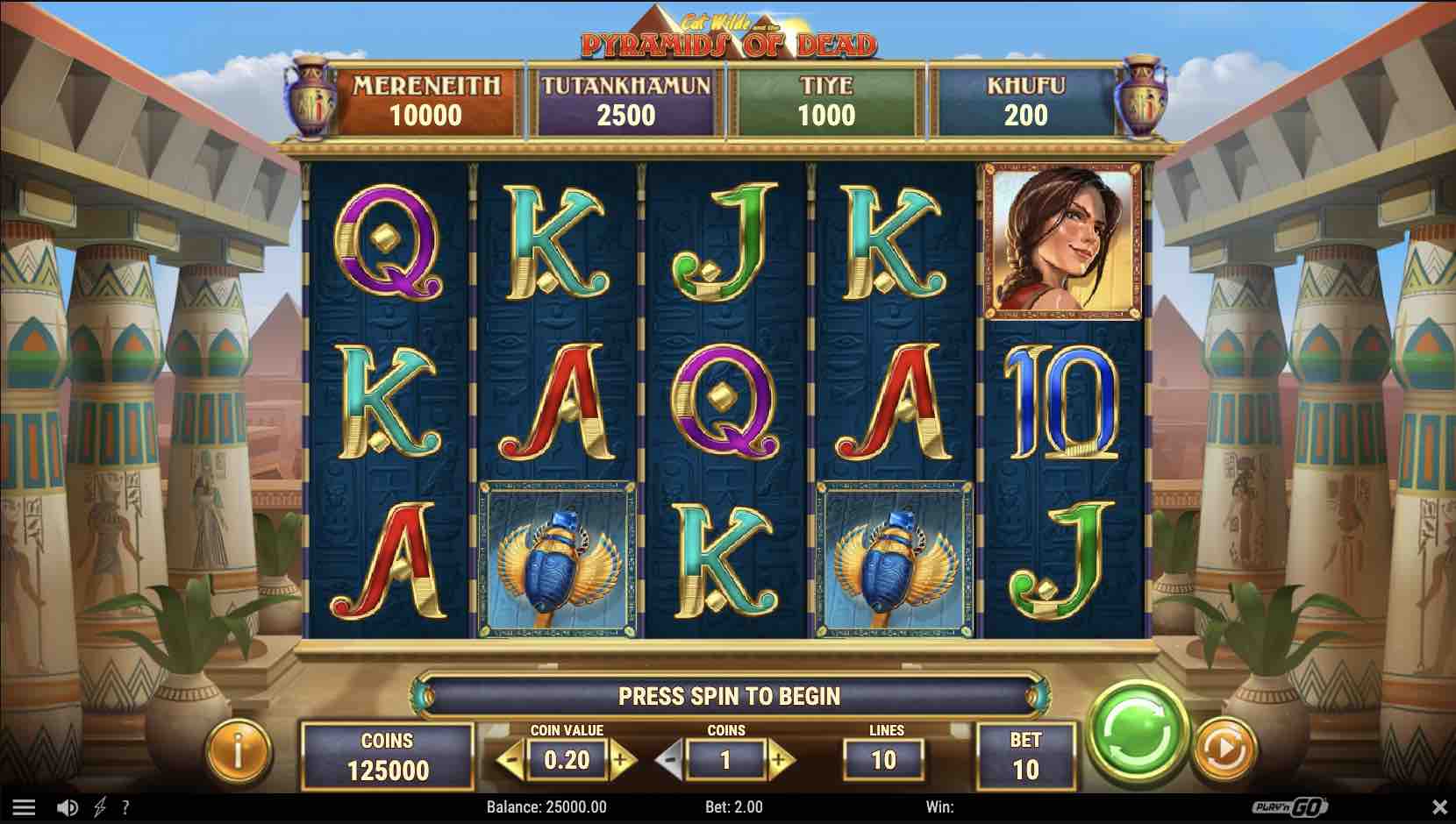Open the hamburger menu

coord(24,807)
